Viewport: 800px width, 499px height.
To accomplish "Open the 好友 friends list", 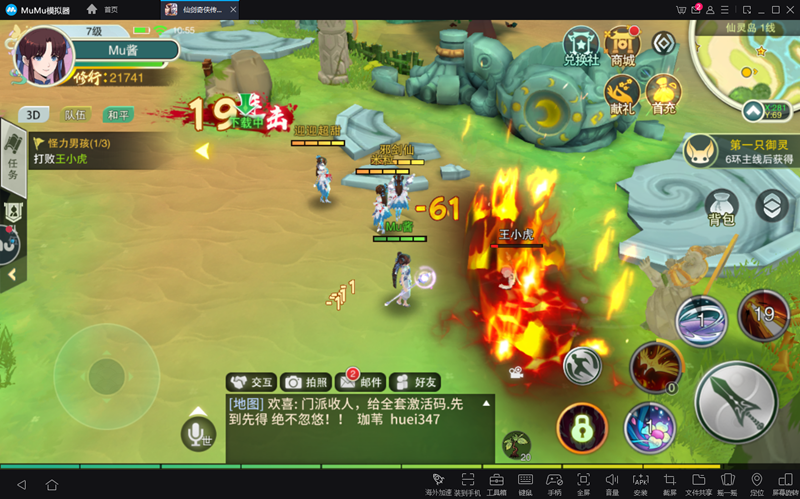I will pyautogui.click(x=414, y=382).
